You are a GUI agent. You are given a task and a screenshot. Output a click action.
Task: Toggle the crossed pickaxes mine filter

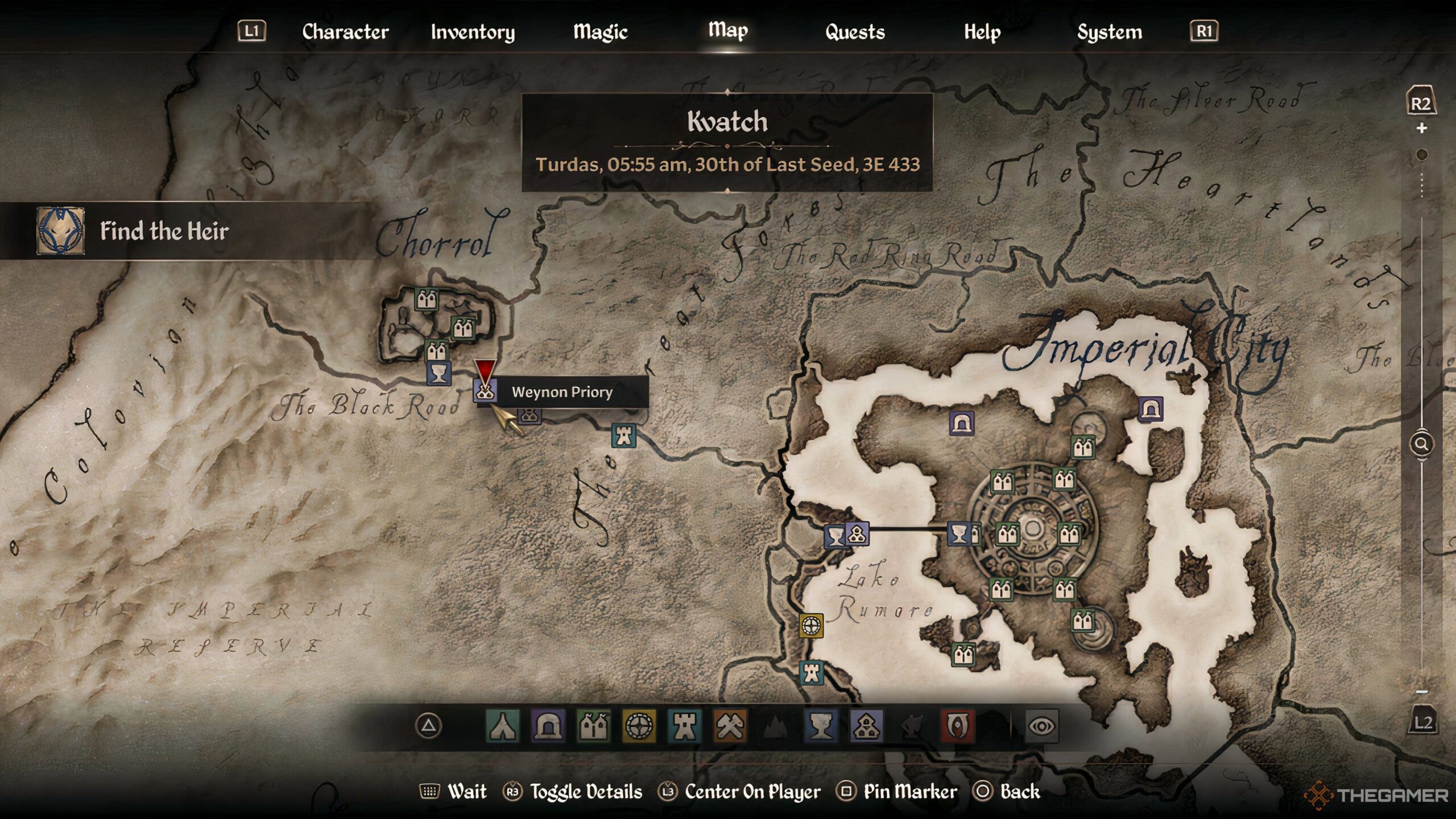pyautogui.click(x=730, y=726)
